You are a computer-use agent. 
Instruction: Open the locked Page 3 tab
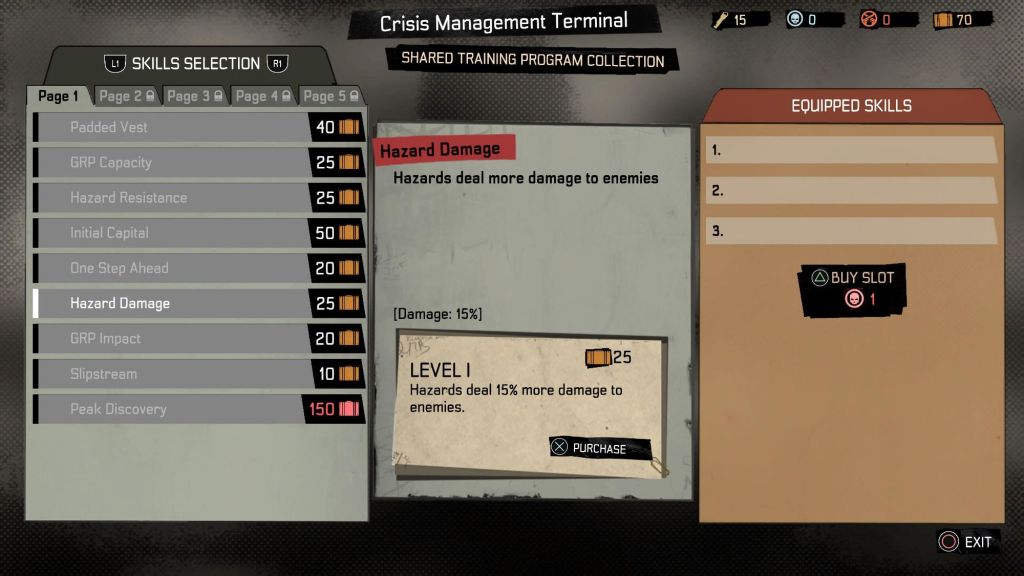click(195, 96)
